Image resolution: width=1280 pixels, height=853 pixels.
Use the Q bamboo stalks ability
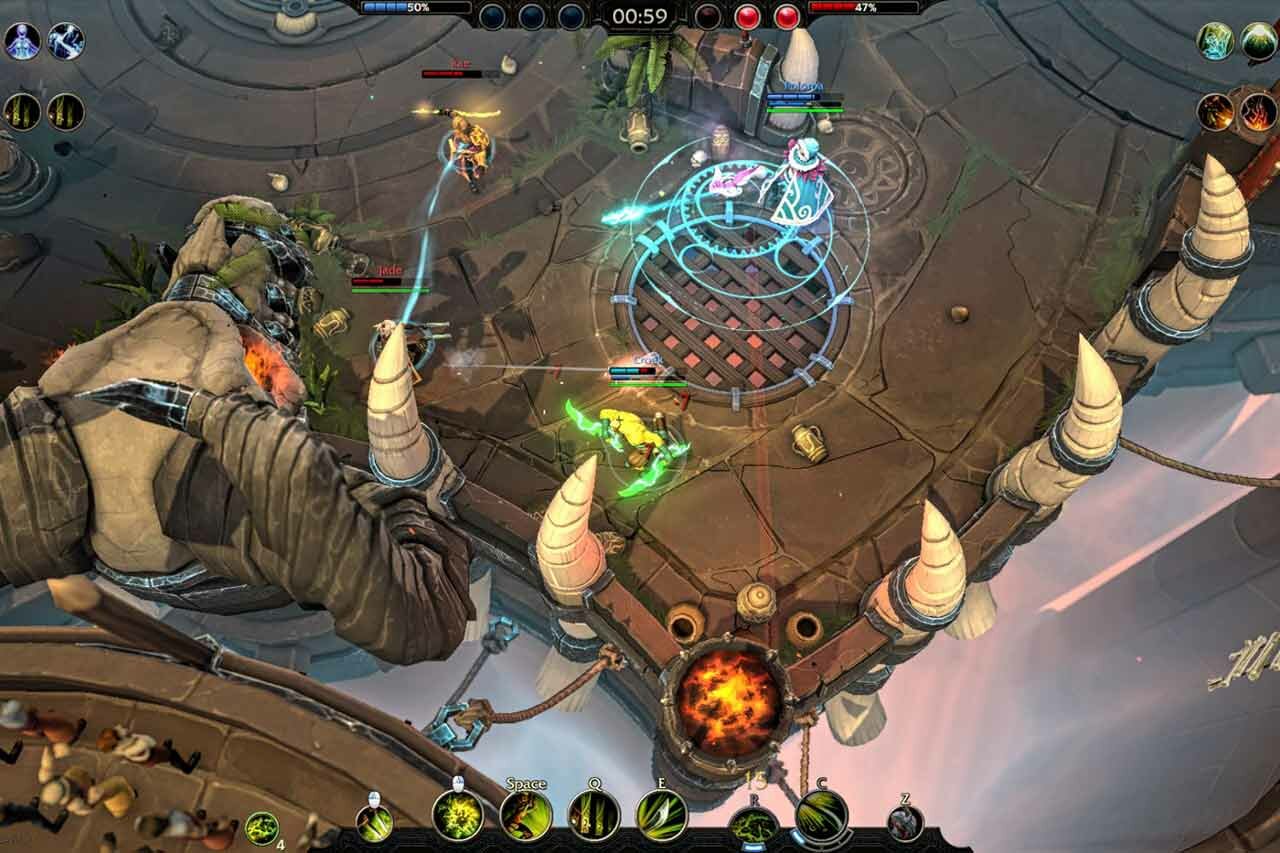pyautogui.click(x=594, y=815)
